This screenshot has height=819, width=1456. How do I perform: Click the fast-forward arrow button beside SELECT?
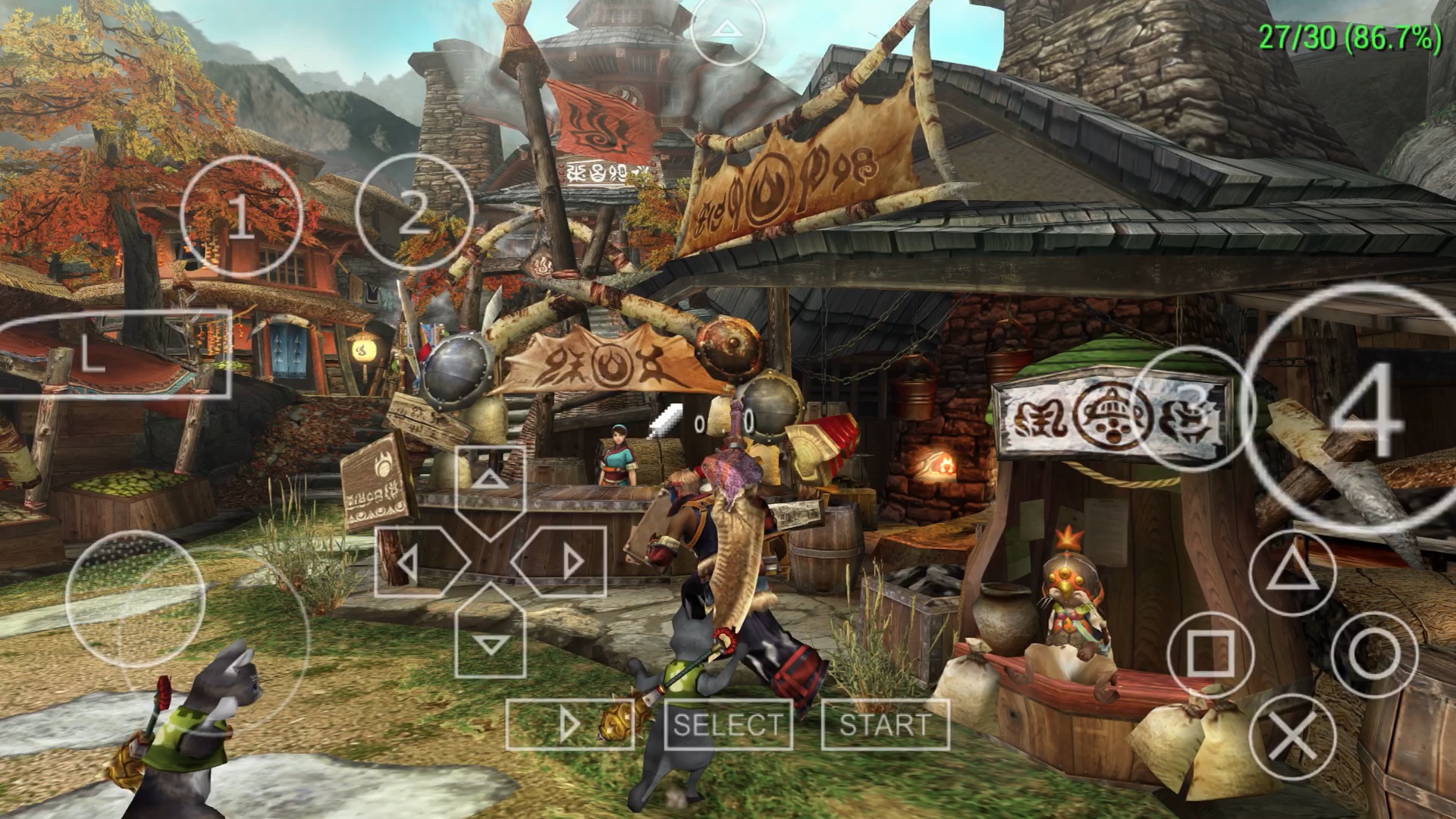pos(570,725)
